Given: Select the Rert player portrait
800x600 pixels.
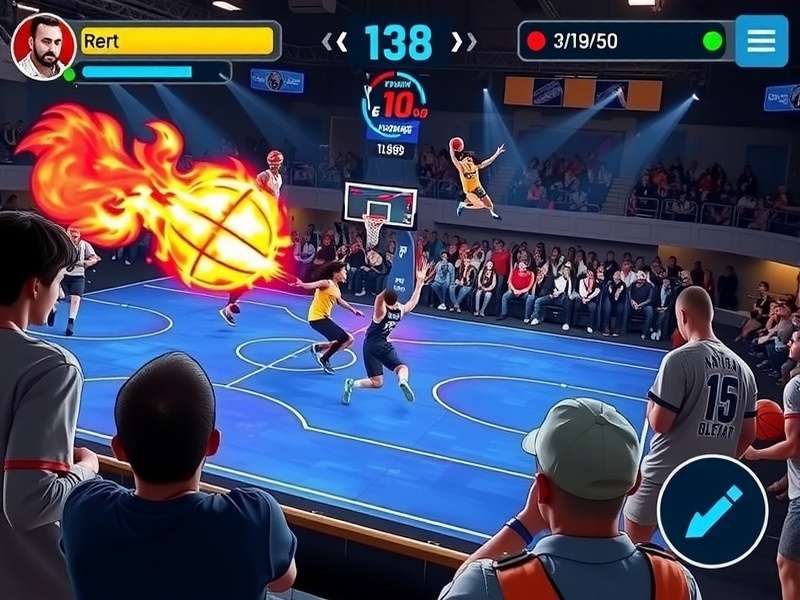Looking at the screenshot, I should [43, 46].
